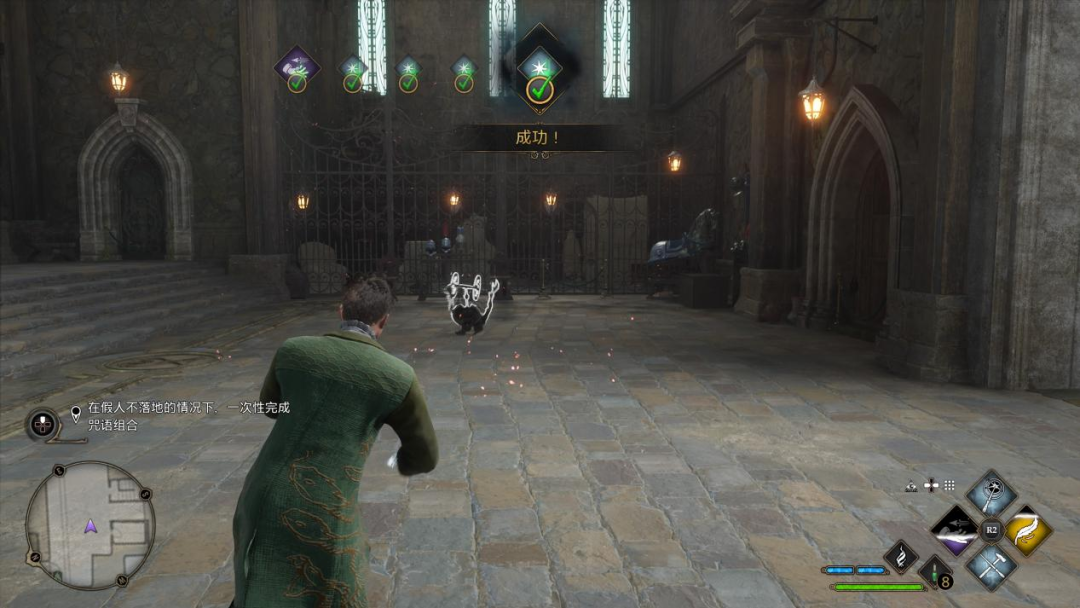Click the quest objective tracker text

[187, 416]
